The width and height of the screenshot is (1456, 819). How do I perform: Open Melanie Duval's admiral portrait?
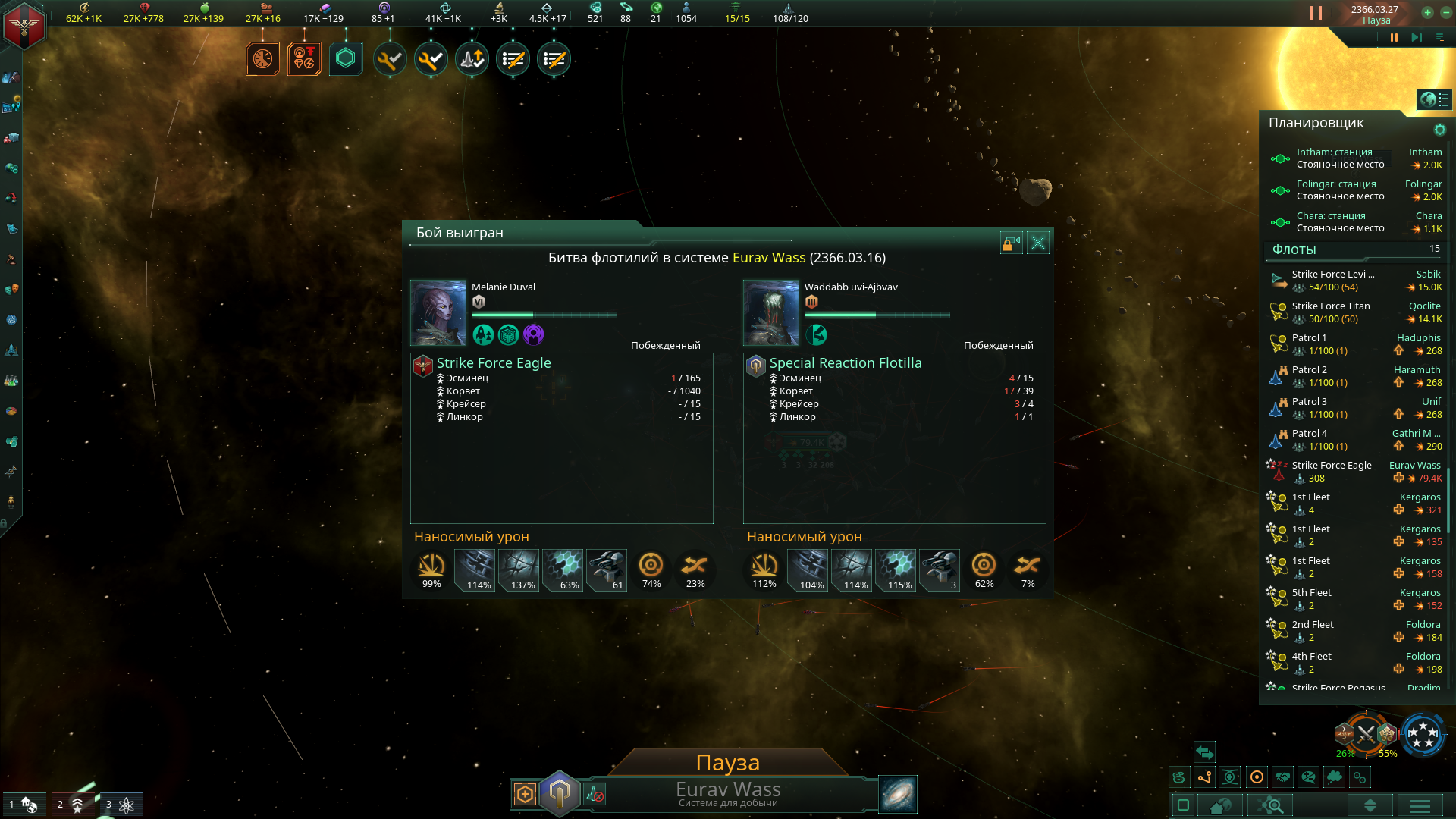pyautogui.click(x=438, y=312)
